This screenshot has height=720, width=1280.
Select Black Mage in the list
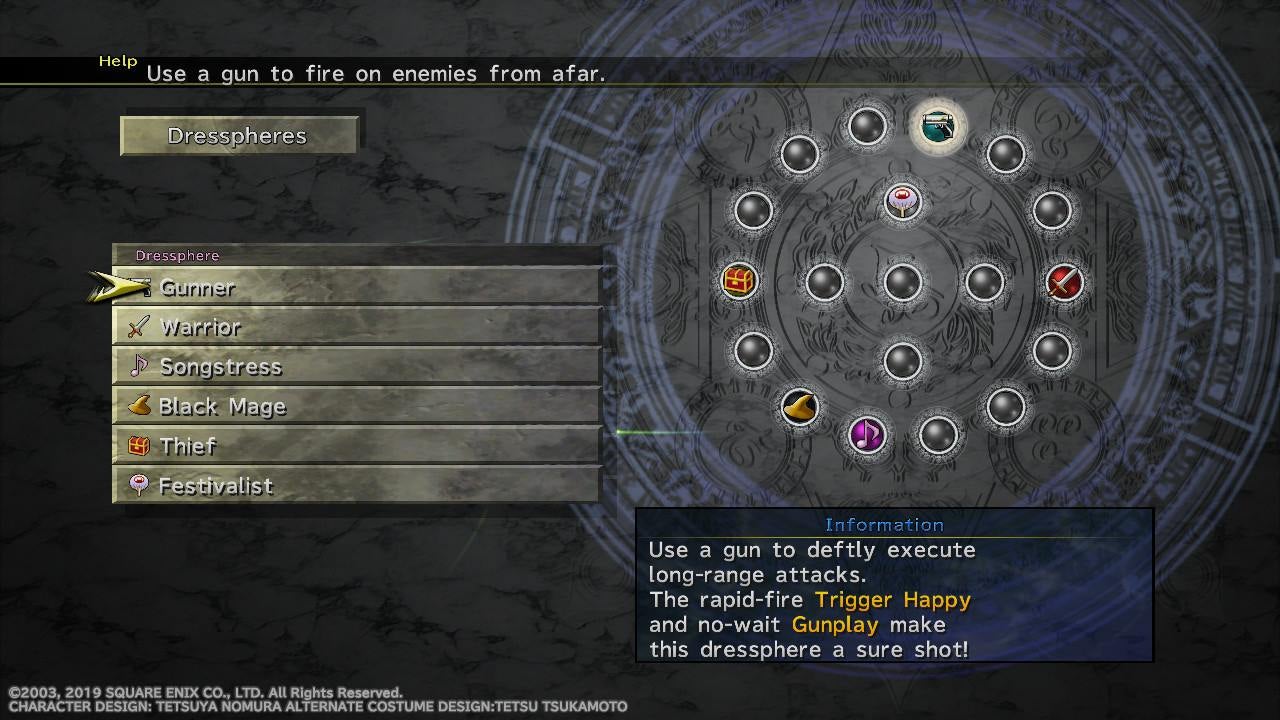click(x=357, y=407)
